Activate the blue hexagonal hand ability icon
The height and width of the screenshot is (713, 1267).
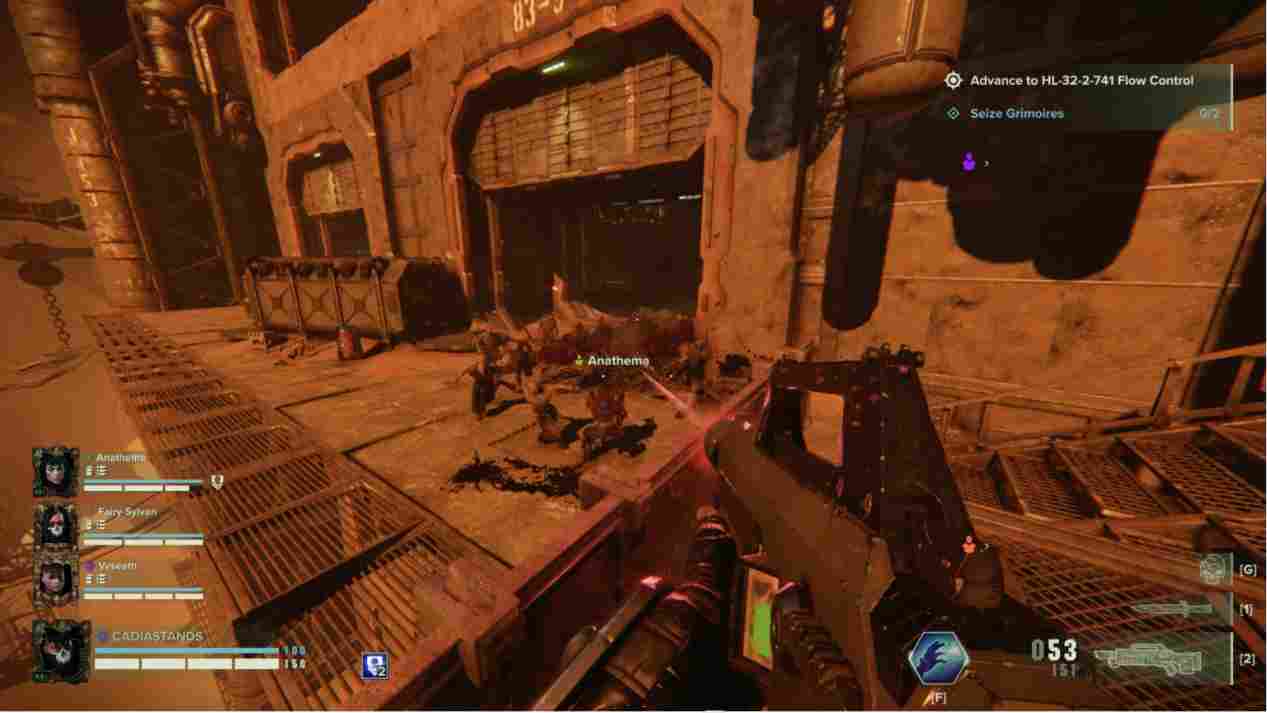coord(937,658)
